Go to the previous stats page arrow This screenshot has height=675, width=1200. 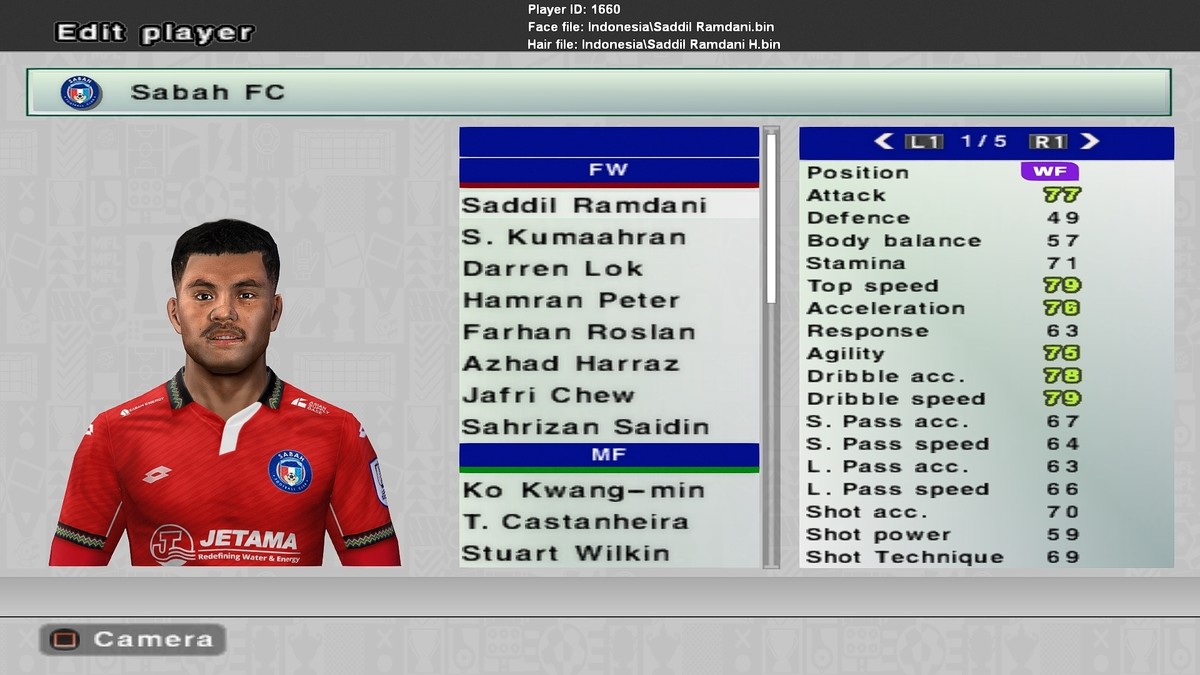tap(884, 142)
